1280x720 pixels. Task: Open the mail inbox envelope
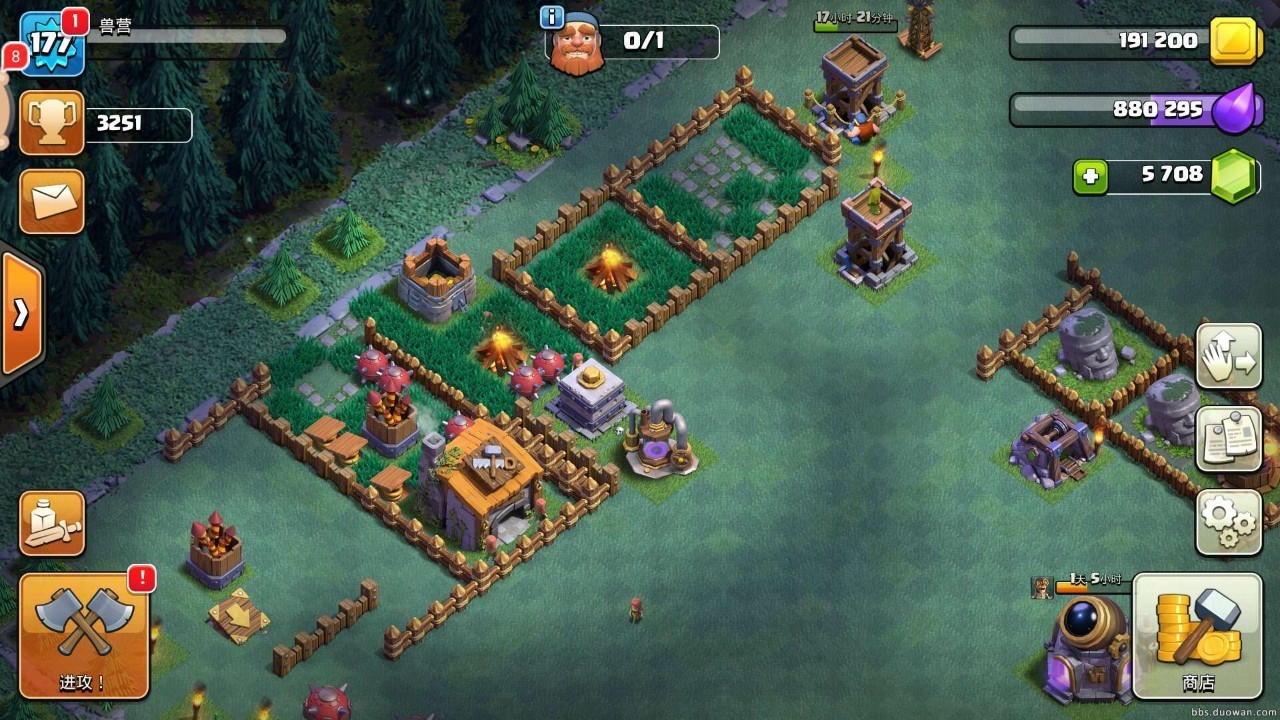coord(51,201)
